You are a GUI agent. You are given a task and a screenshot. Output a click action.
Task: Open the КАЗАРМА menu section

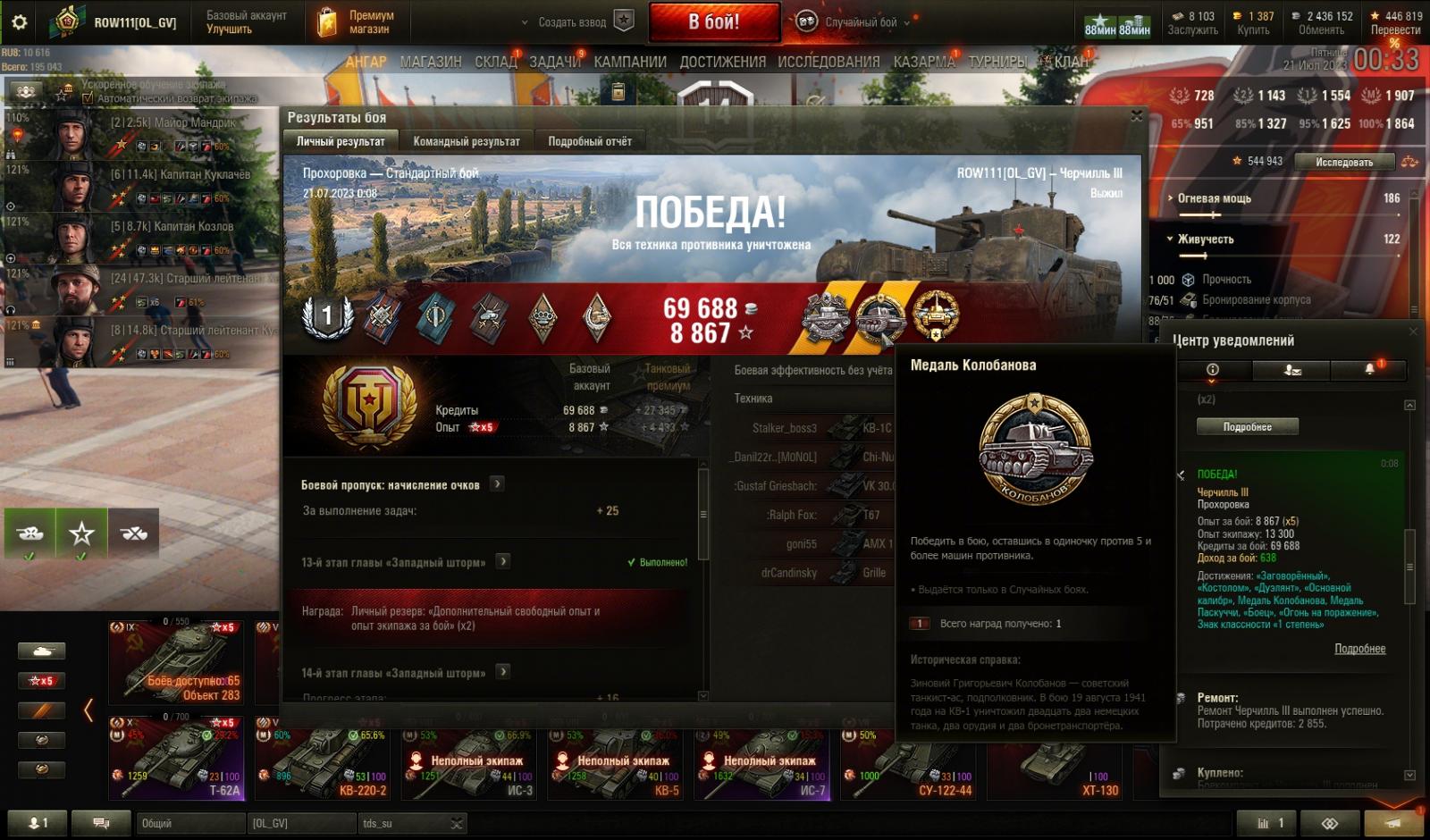(x=923, y=62)
